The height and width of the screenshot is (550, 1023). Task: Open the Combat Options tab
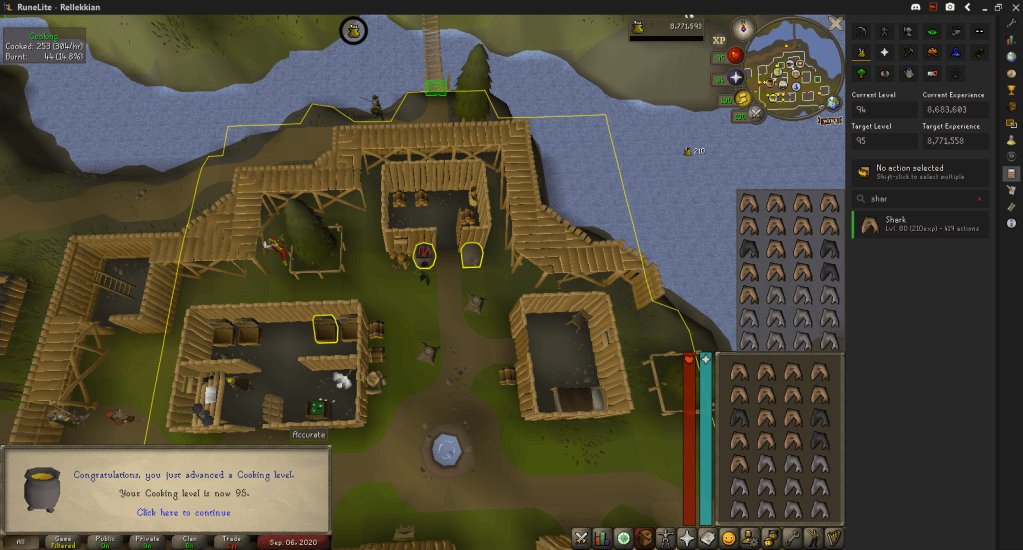click(581, 537)
